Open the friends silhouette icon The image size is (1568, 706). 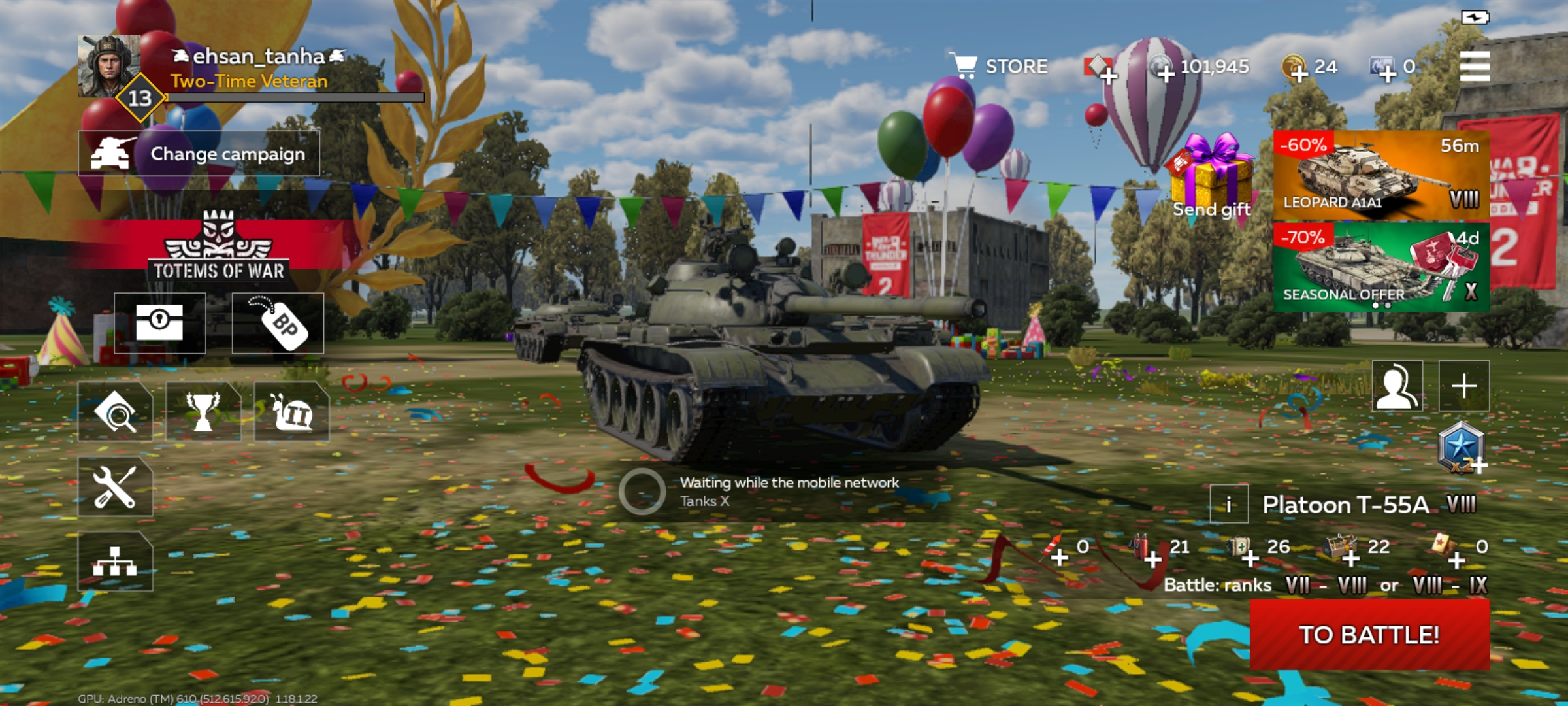pos(1397,386)
